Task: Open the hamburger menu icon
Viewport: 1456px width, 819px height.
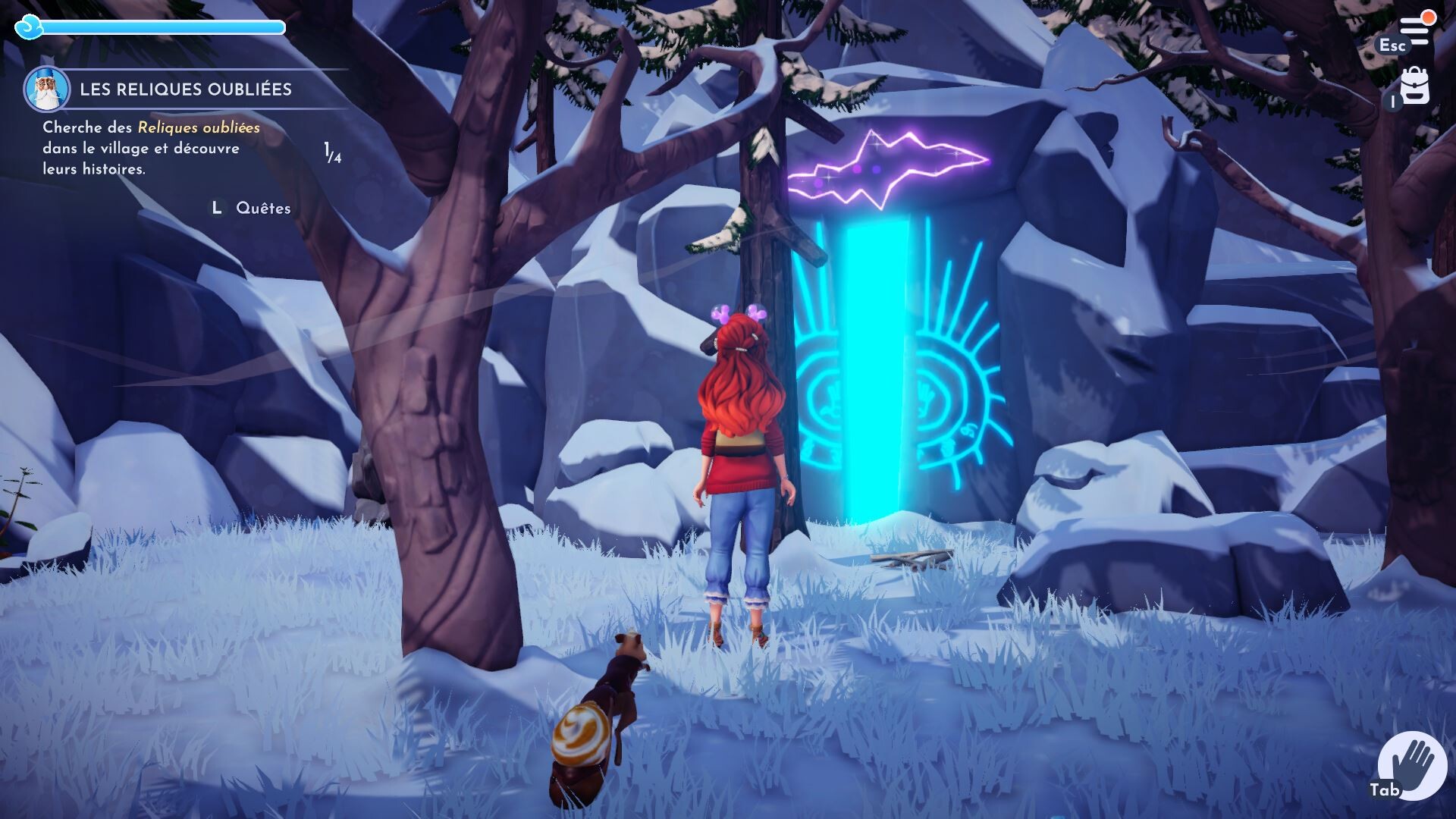Action: (x=1414, y=30)
